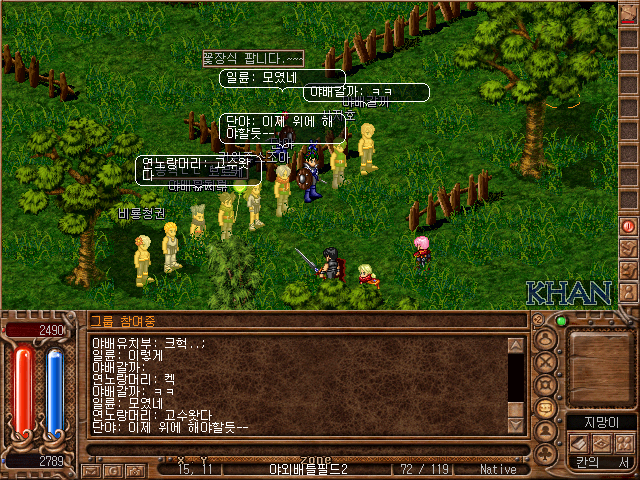Screen dimensions: 640x480
Task: Open the book icon below the name
Action: [578, 441]
